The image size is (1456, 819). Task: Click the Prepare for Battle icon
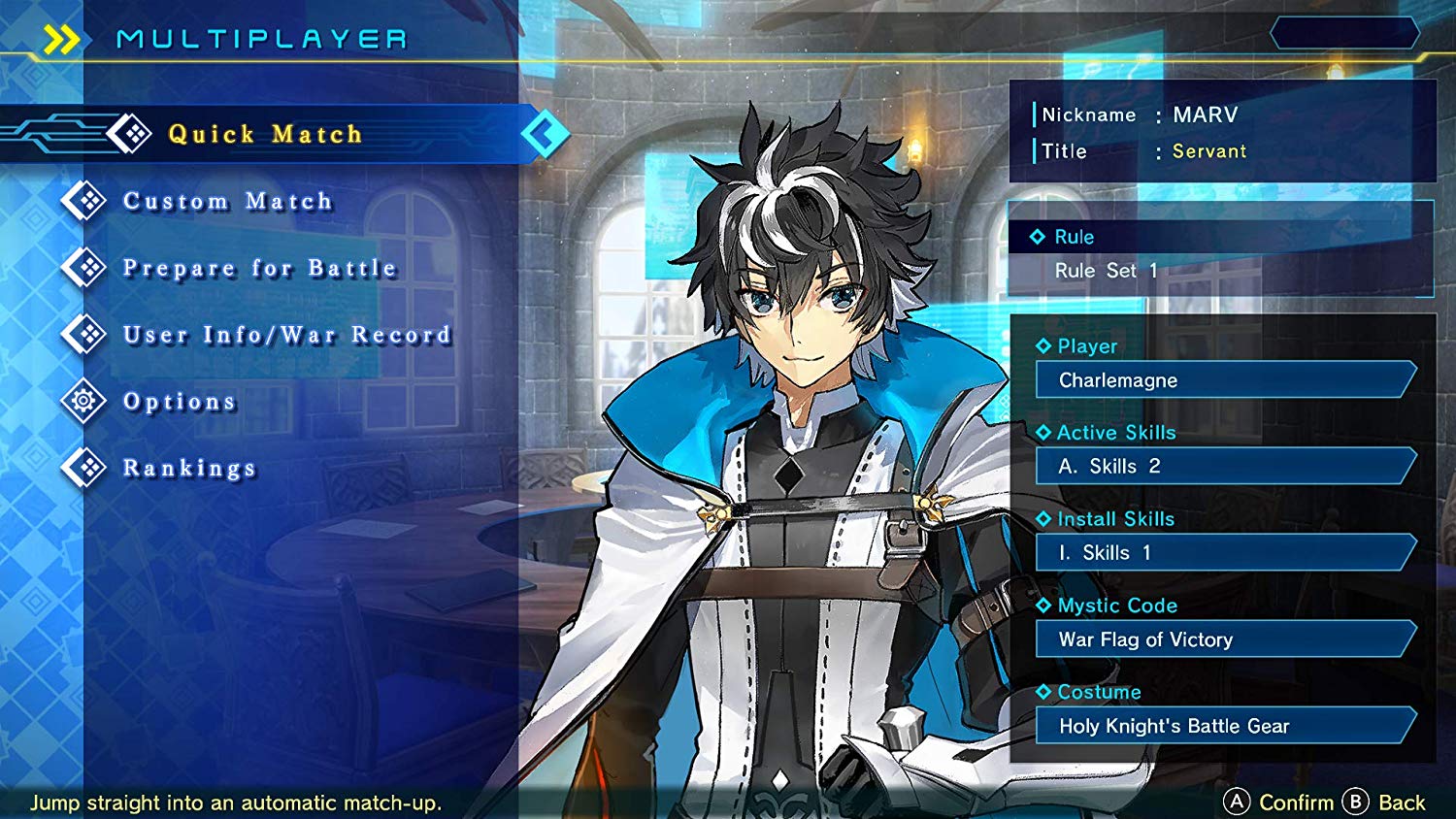tap(84, 267)
